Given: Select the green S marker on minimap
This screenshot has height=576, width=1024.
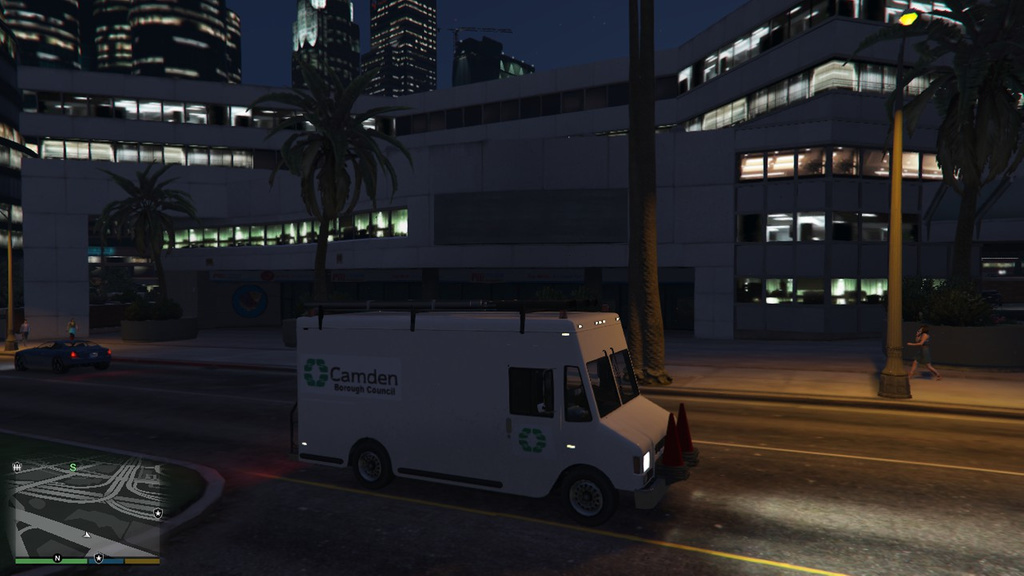Looking at the screenshot, I should point(72,467).
